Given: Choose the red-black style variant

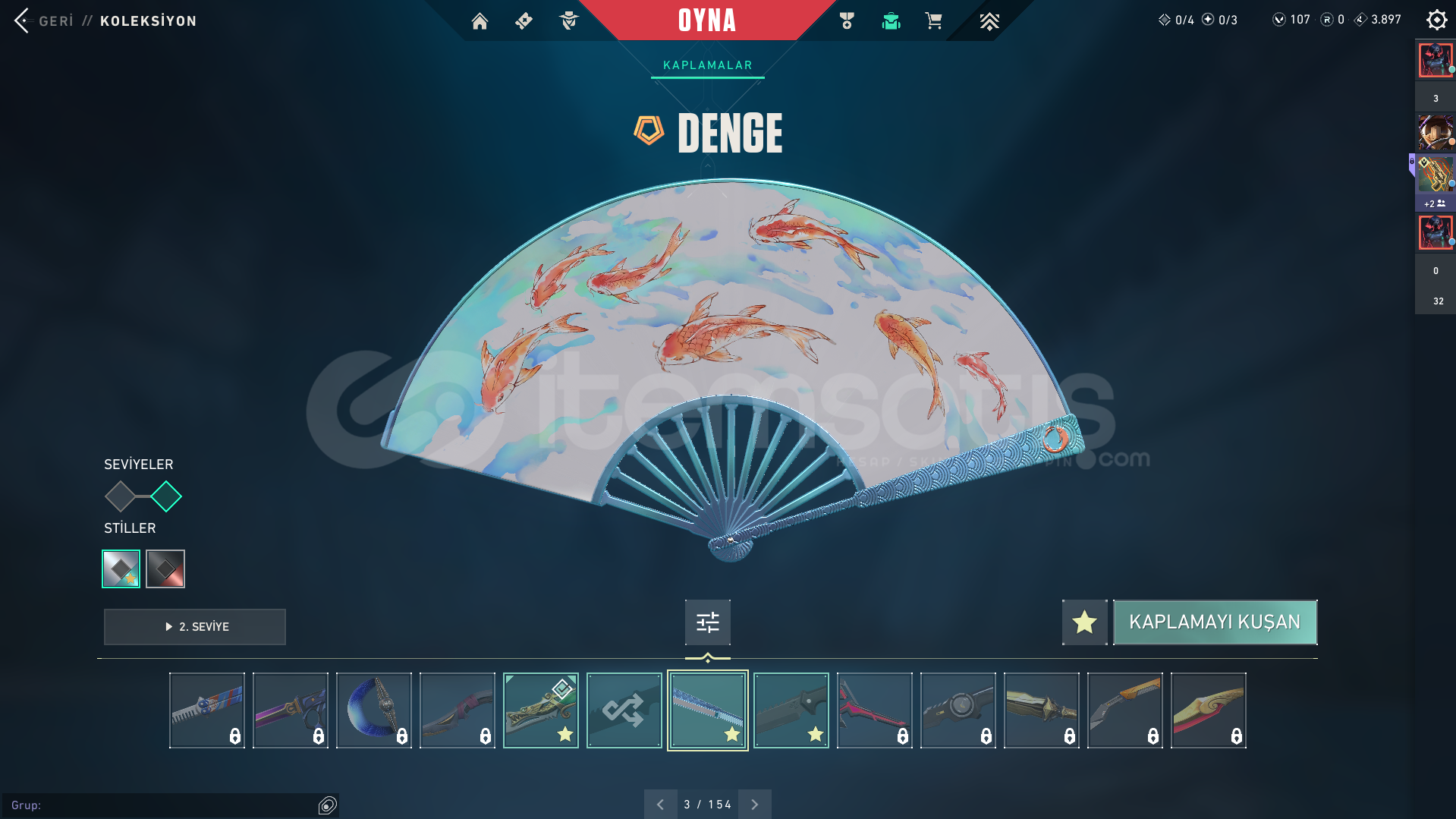Looking at the screenshot, I should (165, 569).
